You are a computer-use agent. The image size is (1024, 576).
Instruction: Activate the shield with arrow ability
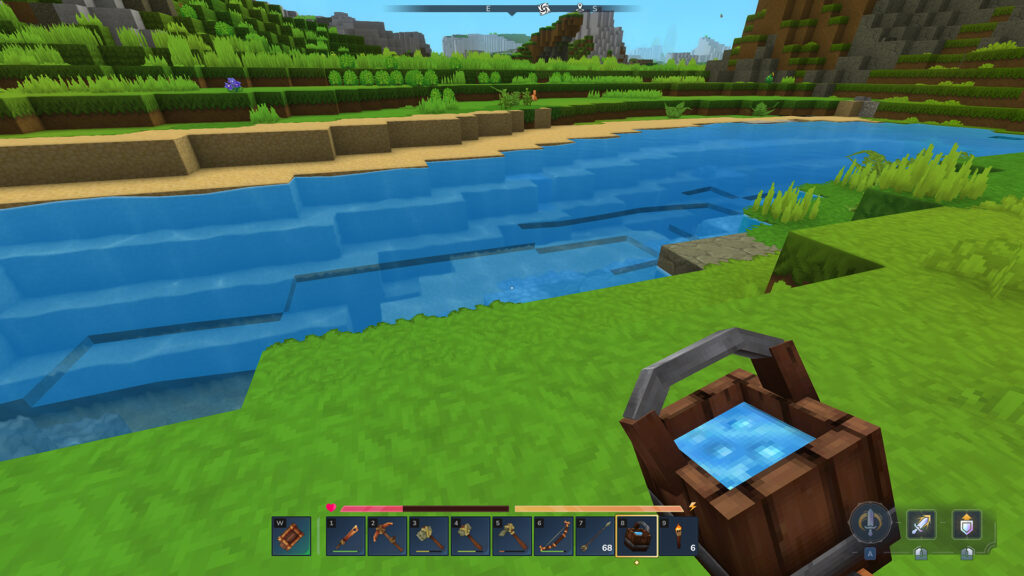pyautogui.click(x=966, y=524)
